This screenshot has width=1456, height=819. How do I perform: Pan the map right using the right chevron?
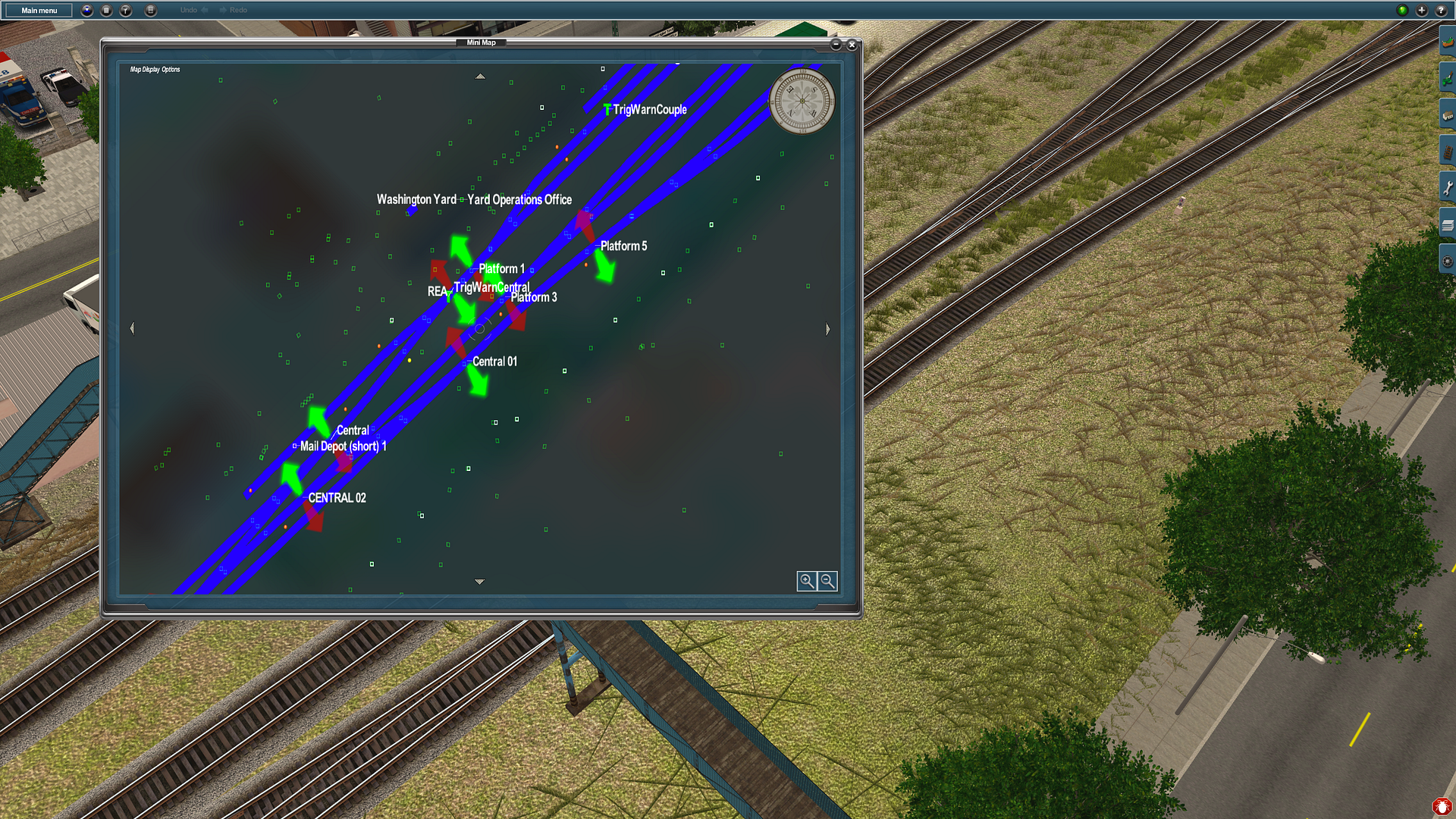[x=827, y=329]
